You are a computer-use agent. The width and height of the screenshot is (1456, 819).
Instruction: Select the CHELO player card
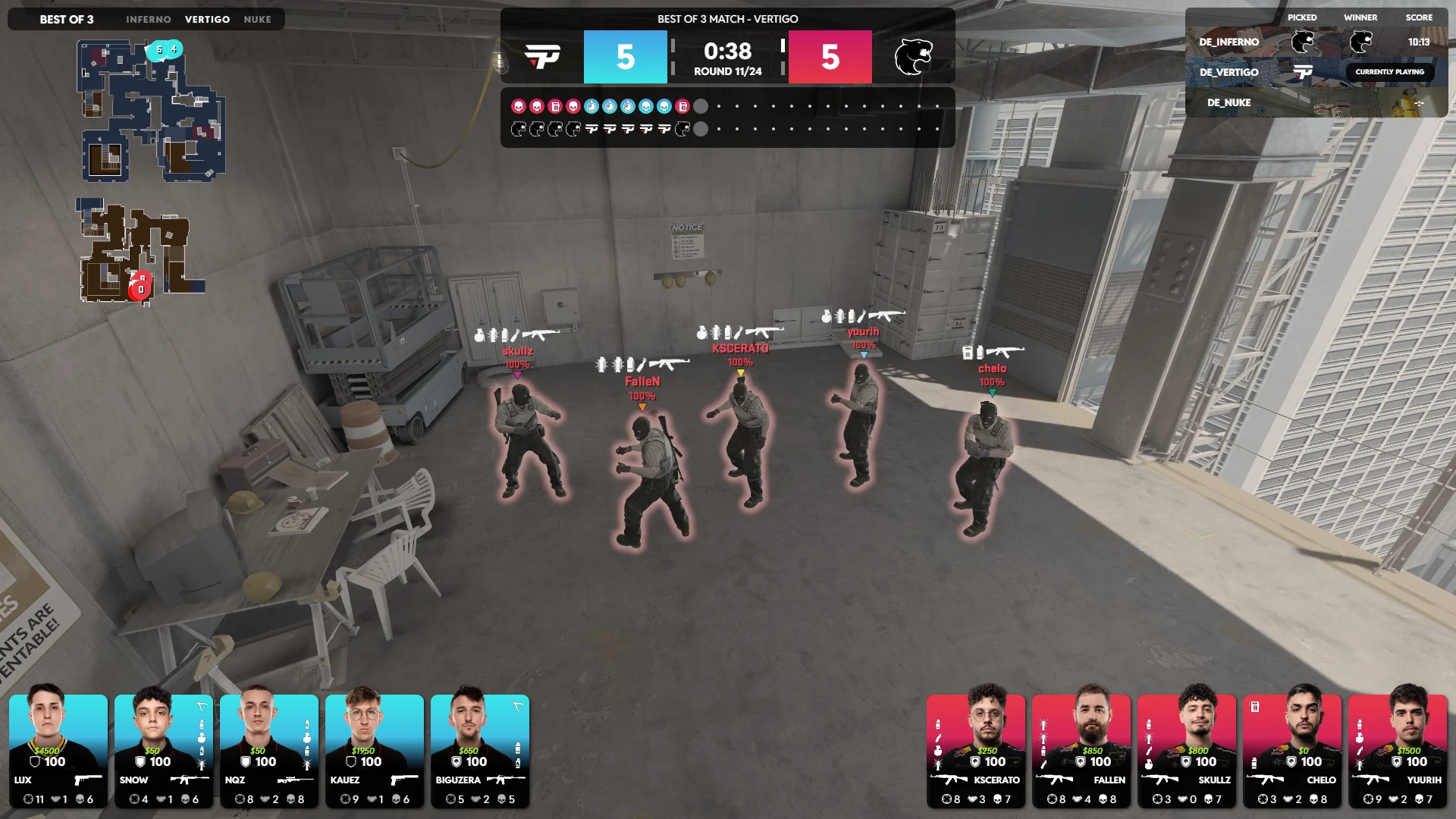pos(1292,751)
